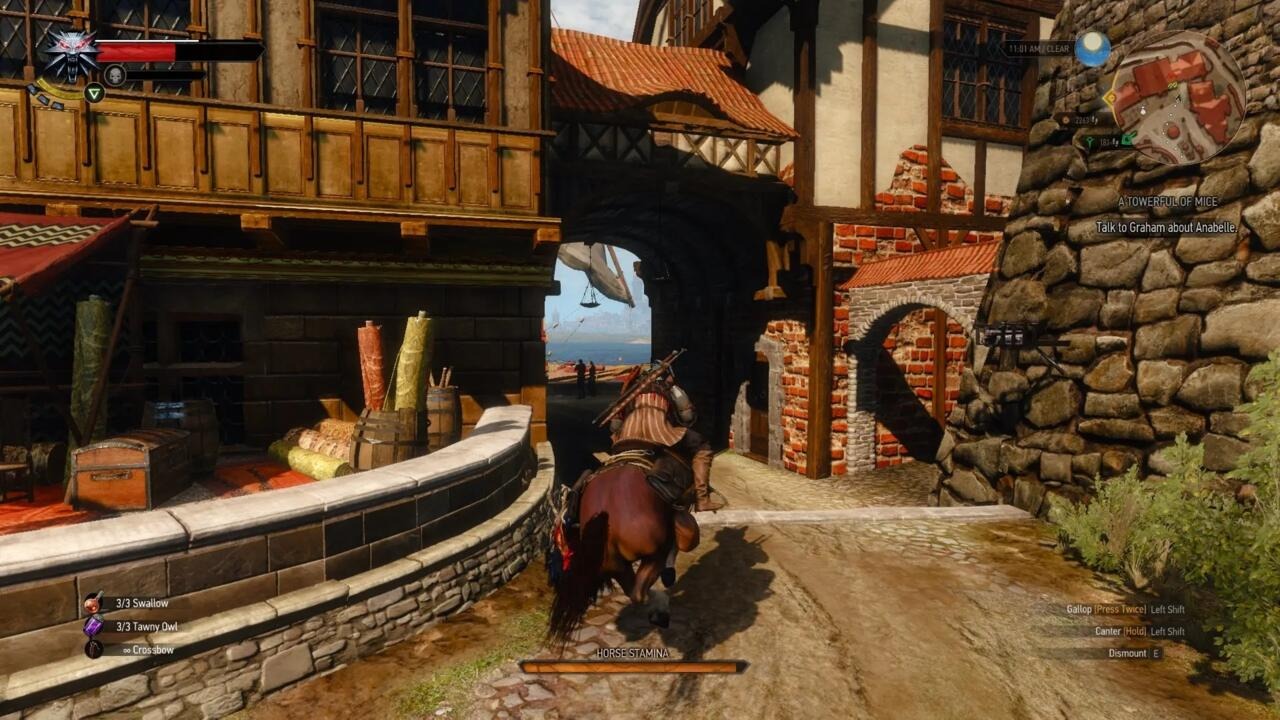Click the green sign indicator icon

click(x=94, y=93)
